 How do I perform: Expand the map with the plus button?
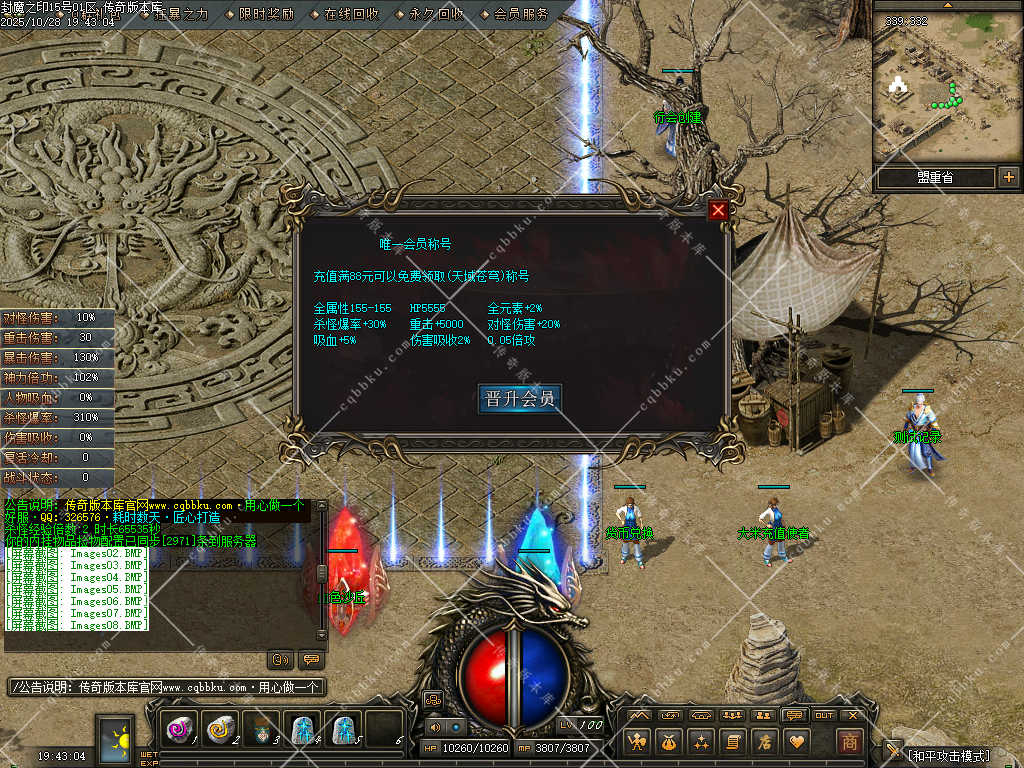[1008, 177]
